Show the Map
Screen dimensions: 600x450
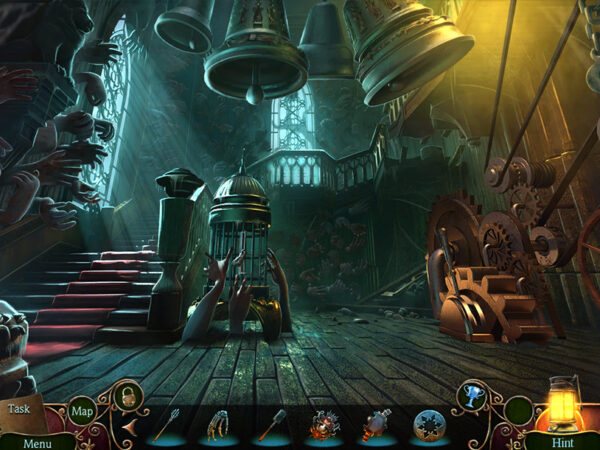[x=82, y=410]
